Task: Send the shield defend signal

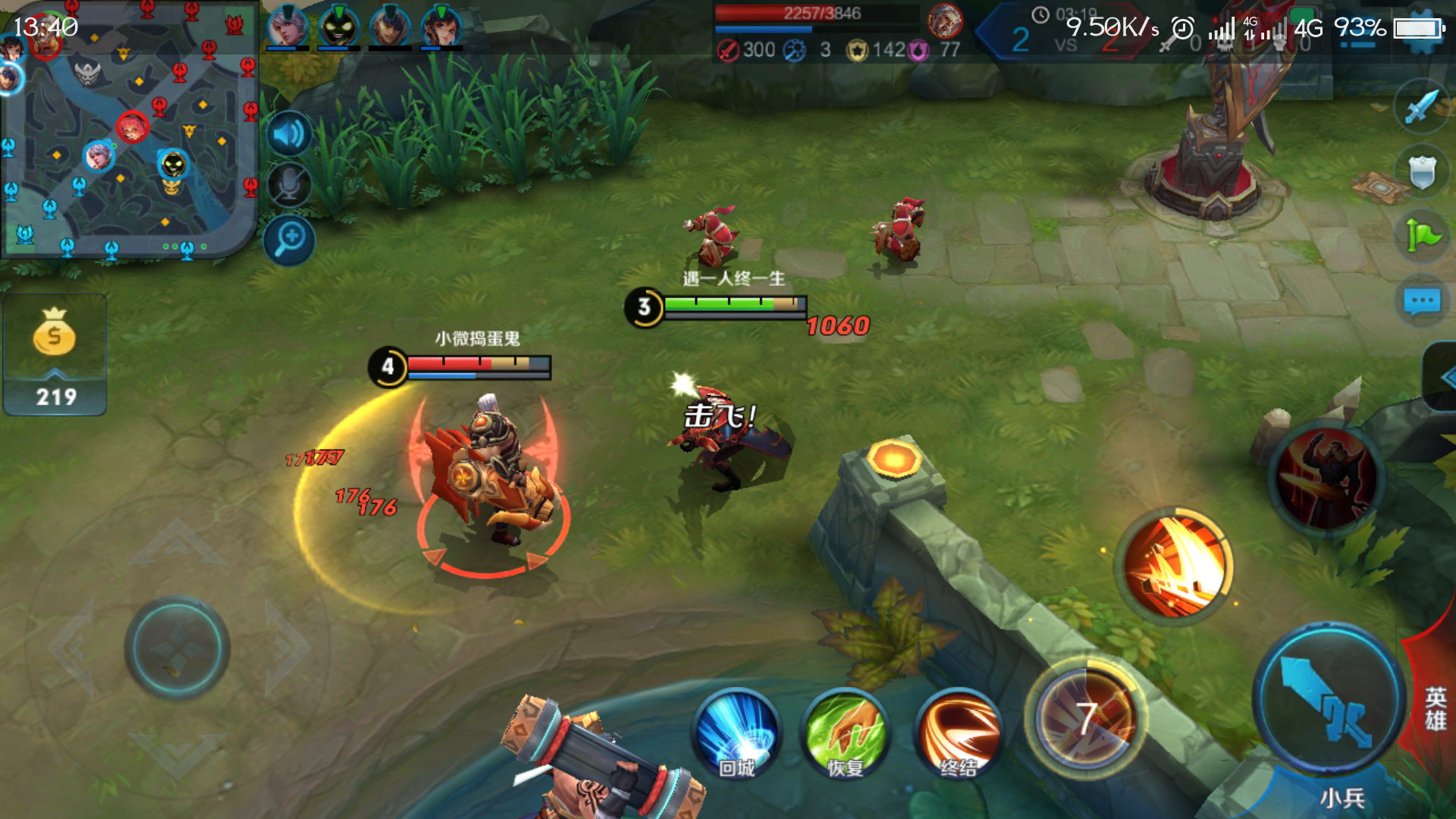Action: [1421, 172]
